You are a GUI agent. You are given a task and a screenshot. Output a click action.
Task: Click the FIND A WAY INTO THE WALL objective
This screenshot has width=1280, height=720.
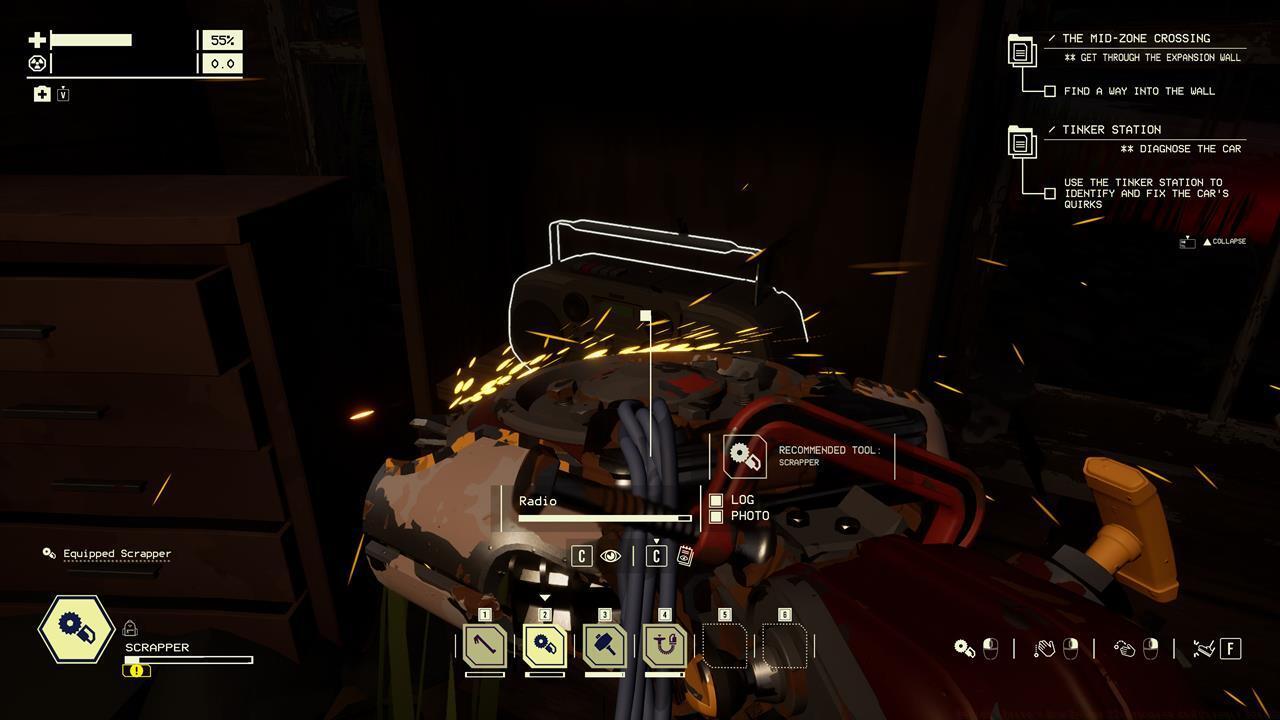1140,91
